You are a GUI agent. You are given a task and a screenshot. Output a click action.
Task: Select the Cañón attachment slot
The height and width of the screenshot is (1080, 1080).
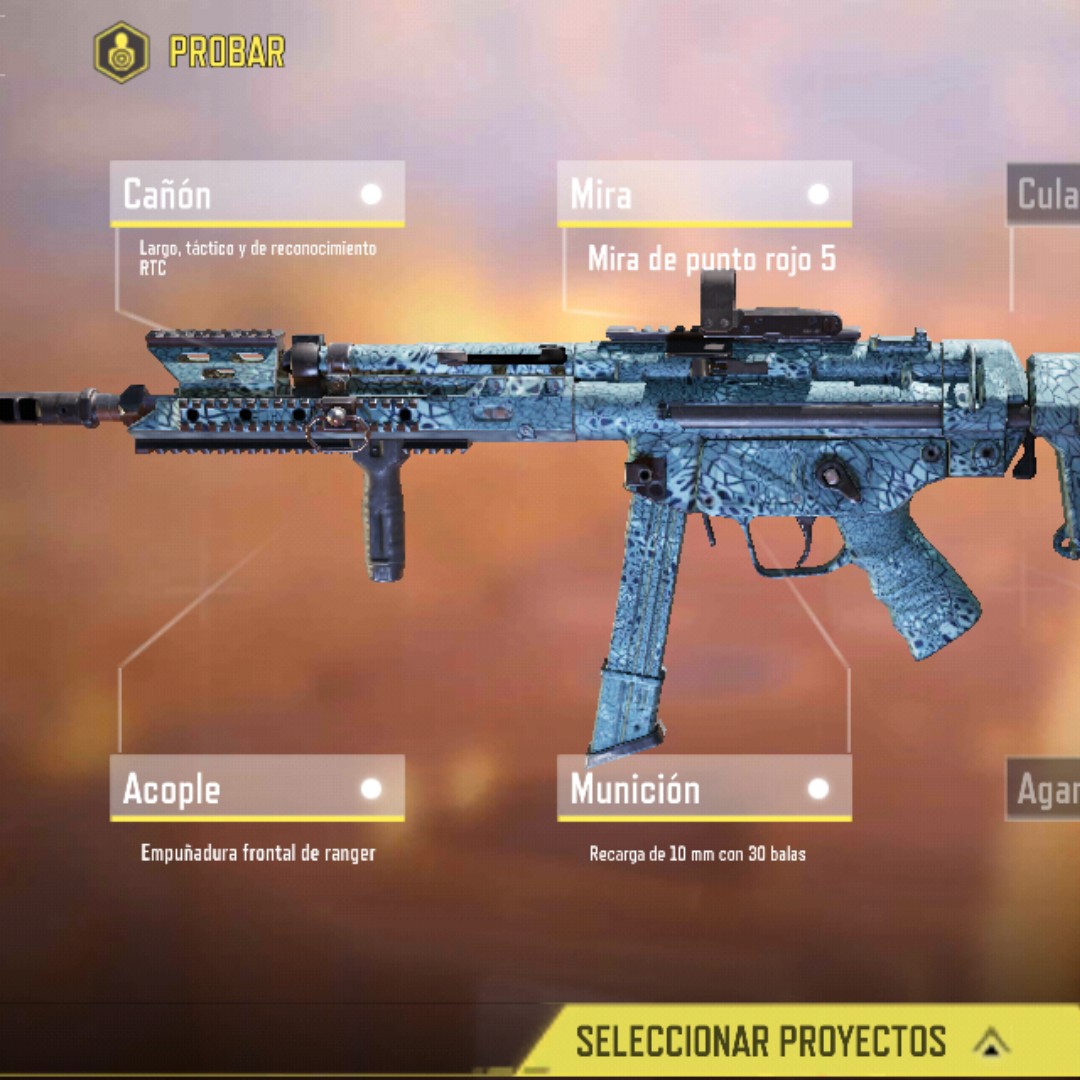click(x=257, y=194)
